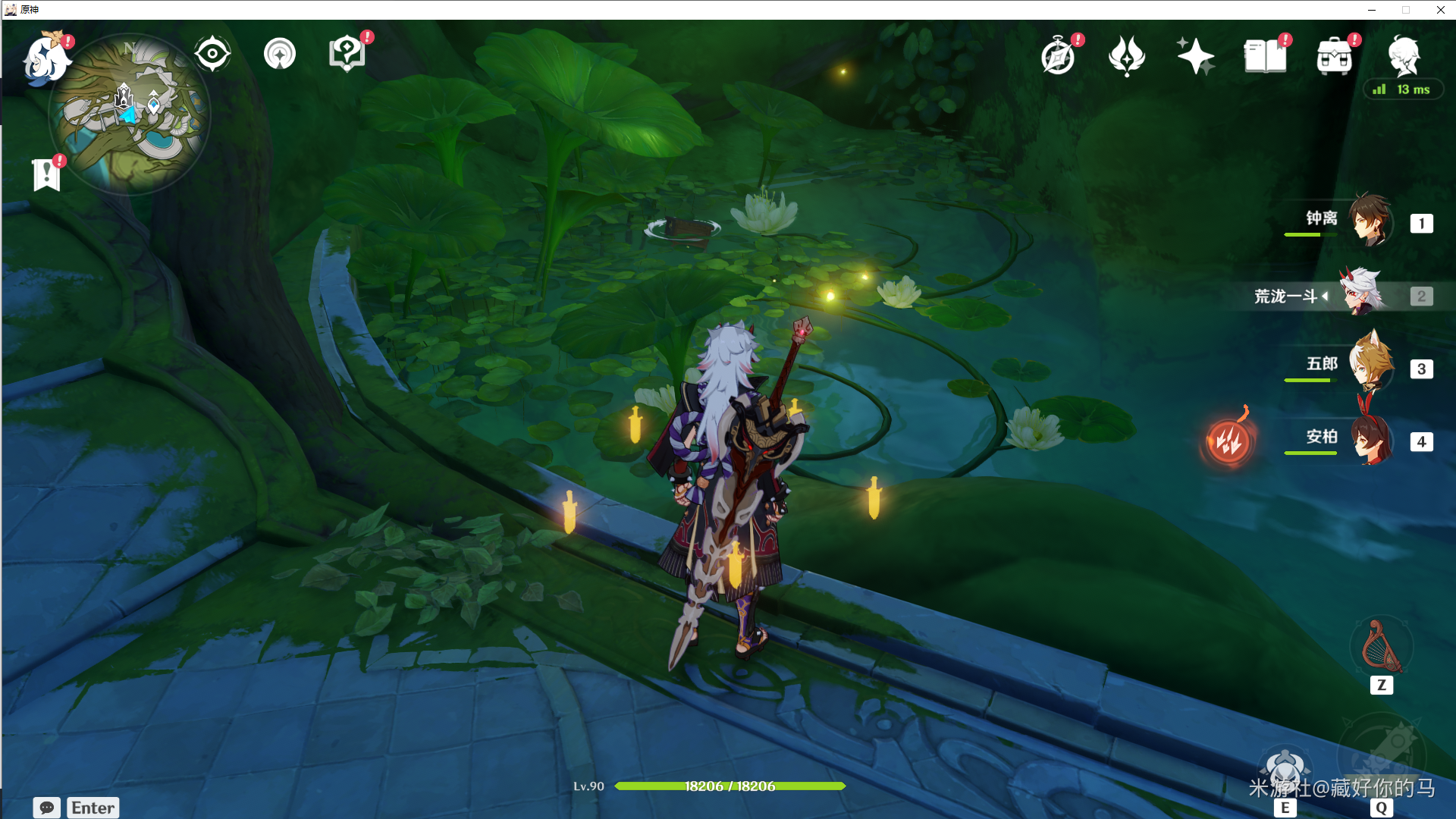Open the Adventurer compass events icon
1456x819 pixels.
tap(1059, 56)
